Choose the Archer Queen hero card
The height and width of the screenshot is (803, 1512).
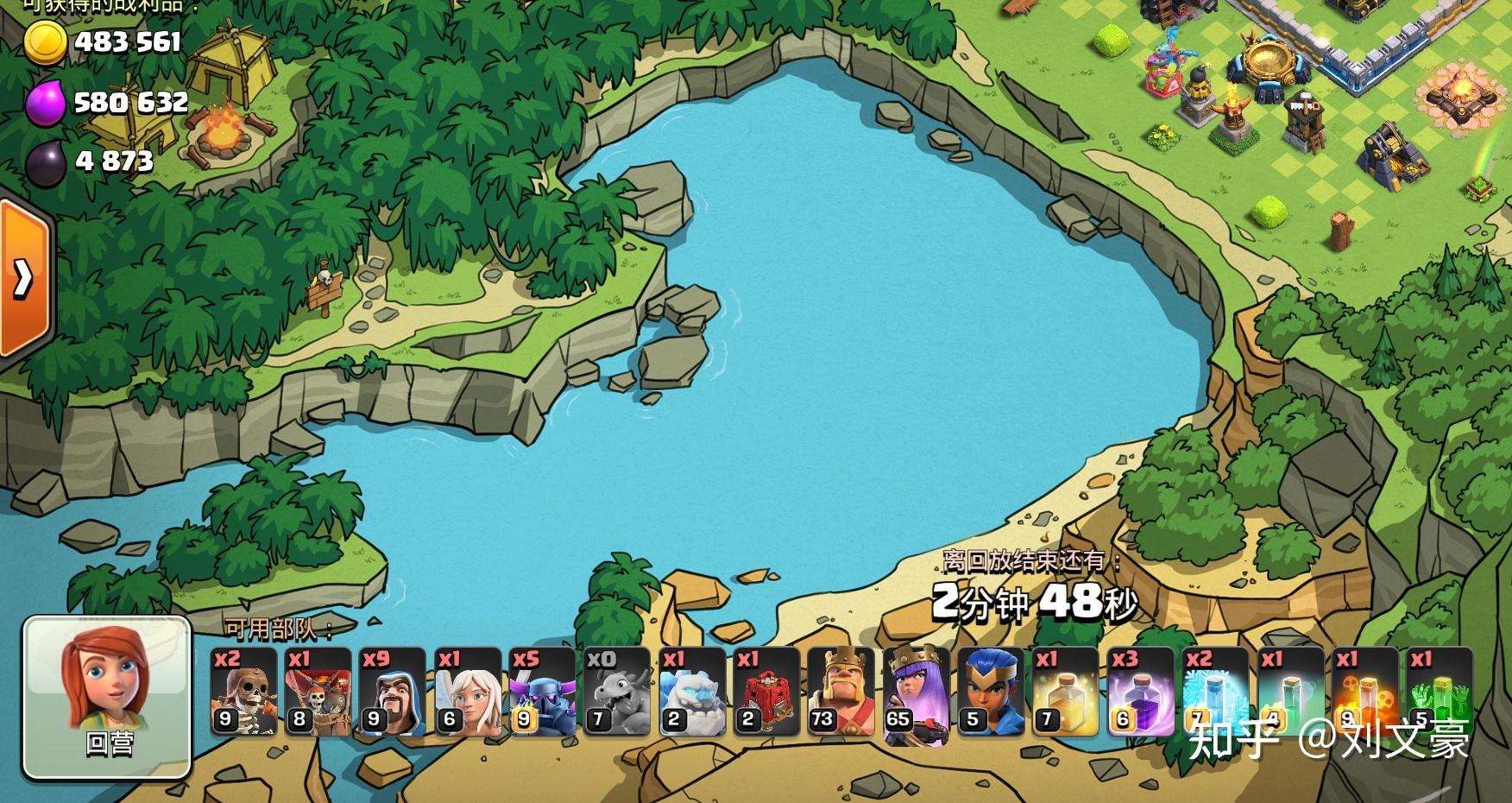916,692
